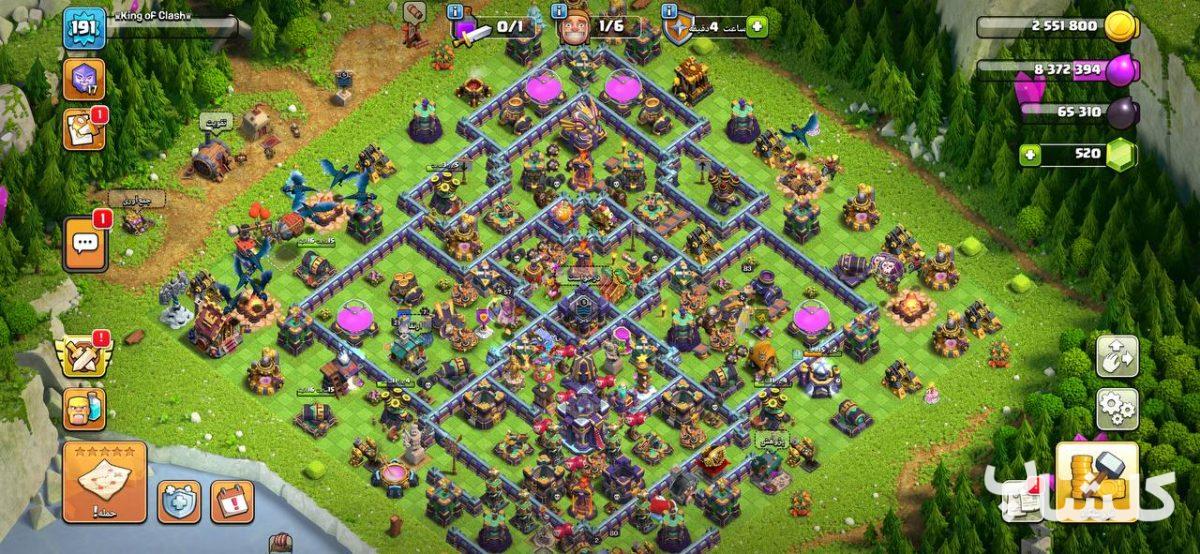Viewport: 1200px width, 554px height.
Task: Open the rolled scroll icon at top
Action: point(414,13)
